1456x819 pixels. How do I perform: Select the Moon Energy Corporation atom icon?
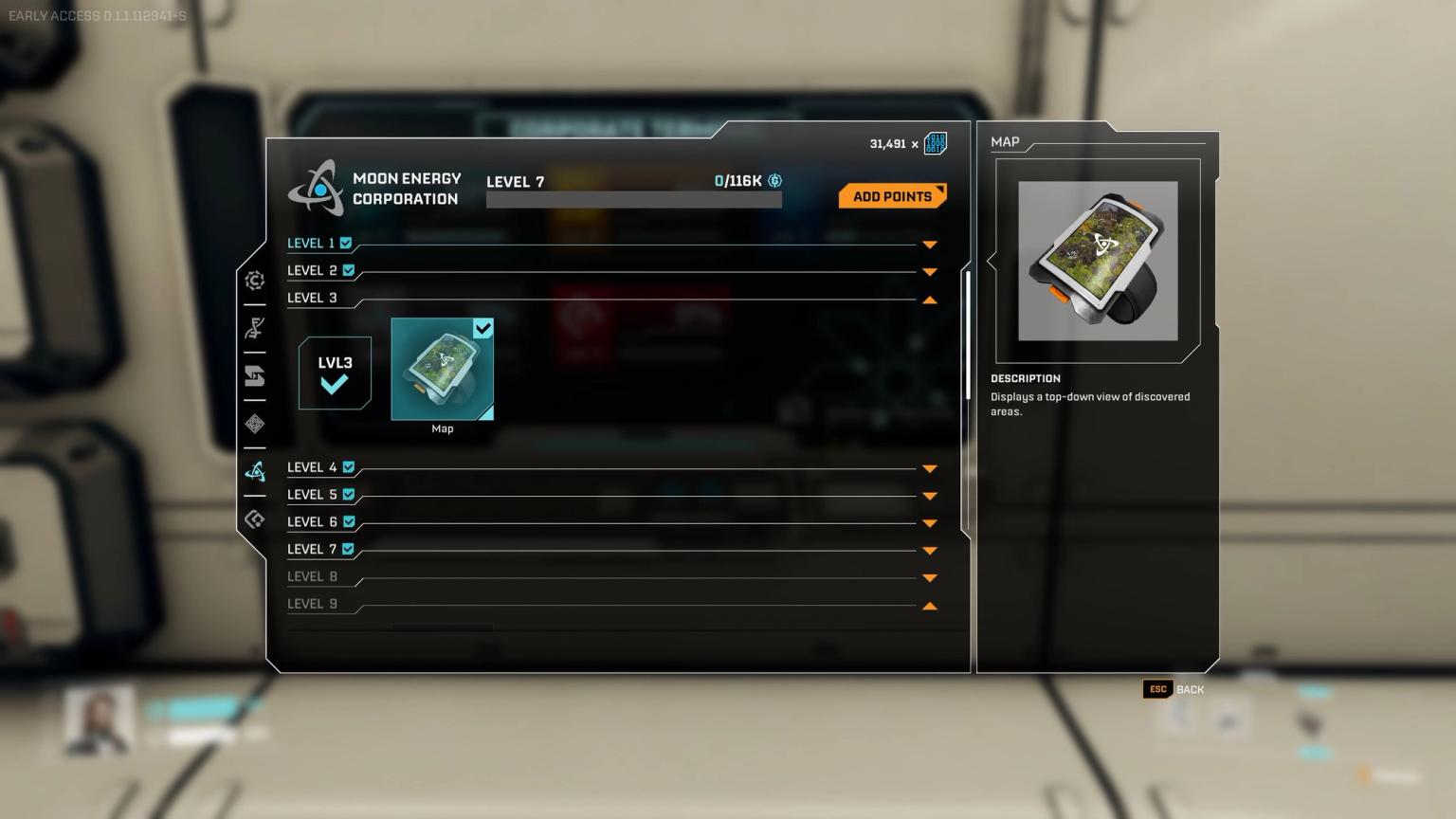[x=254, y=470]
